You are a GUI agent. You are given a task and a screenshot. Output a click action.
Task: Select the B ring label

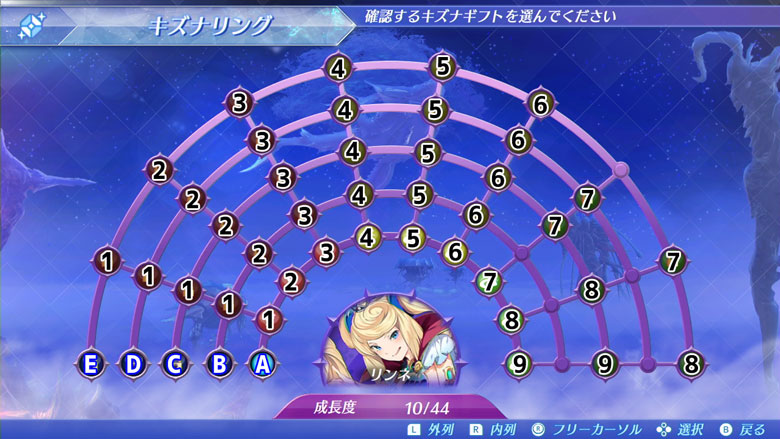[x=219, y=364]
